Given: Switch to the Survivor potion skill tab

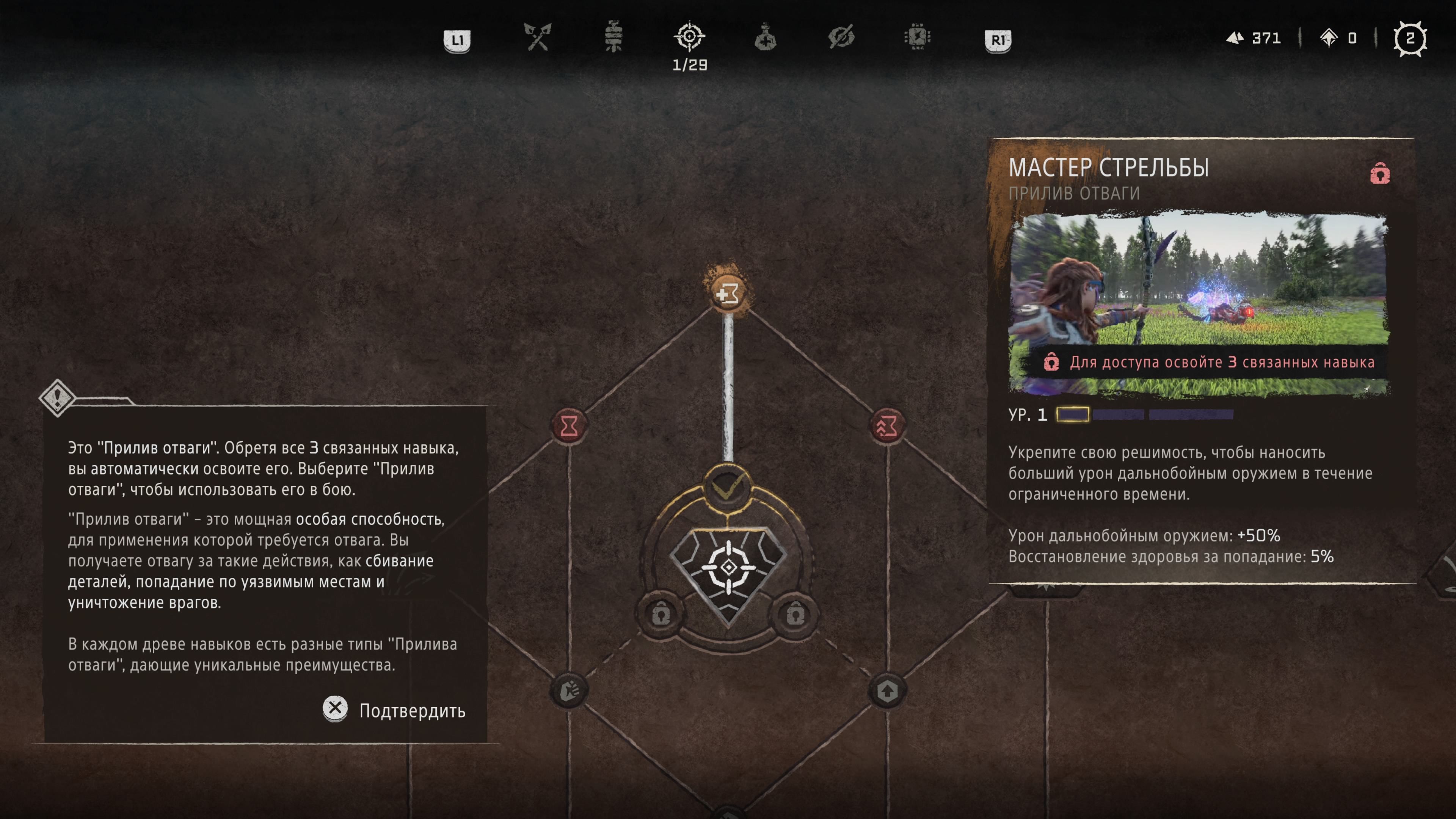Looking at the screenshot, I should pyautogui.click(x=765, y=38).
